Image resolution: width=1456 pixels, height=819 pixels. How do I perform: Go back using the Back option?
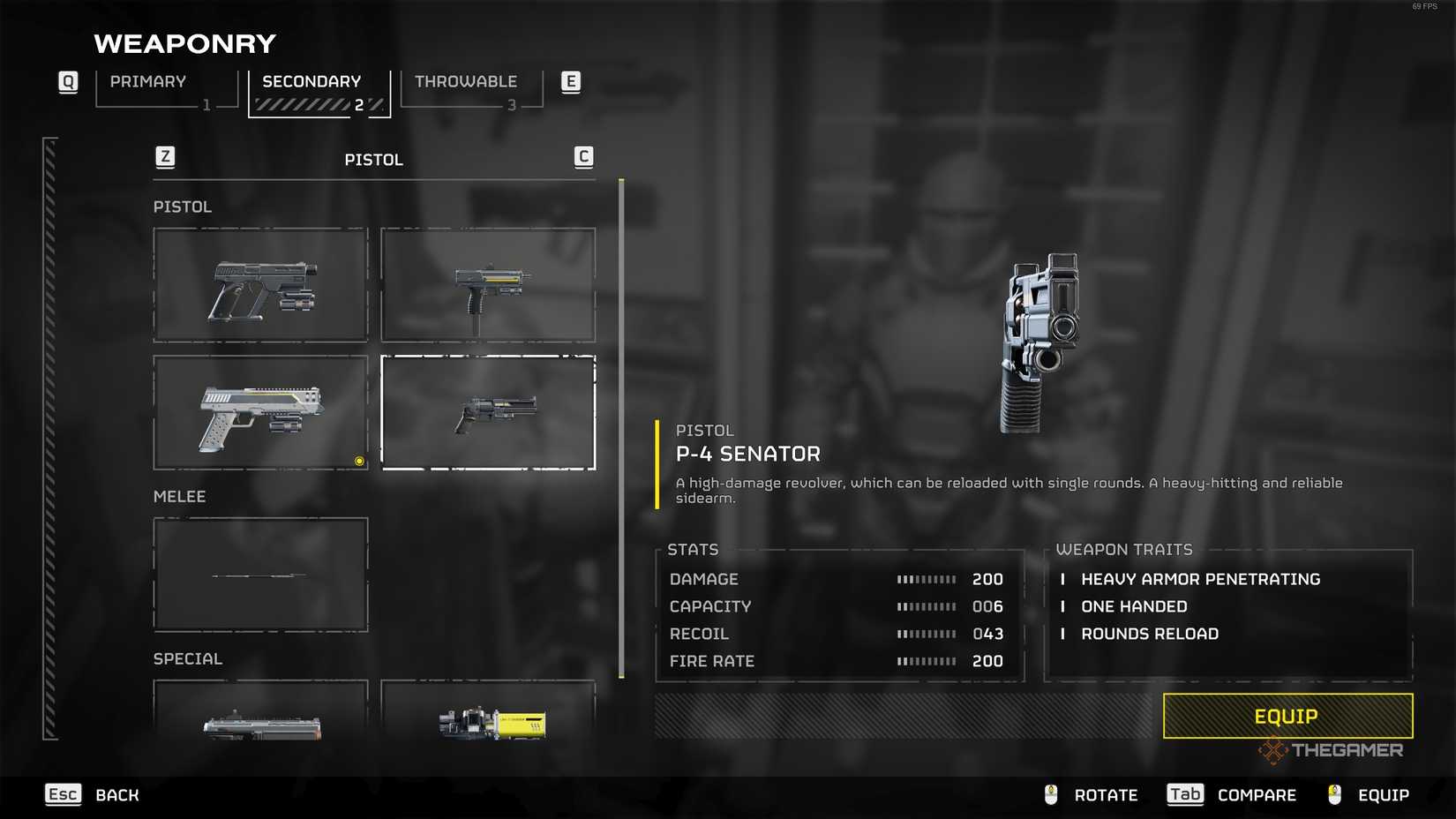pyautogui.click(x=94, y=795)
